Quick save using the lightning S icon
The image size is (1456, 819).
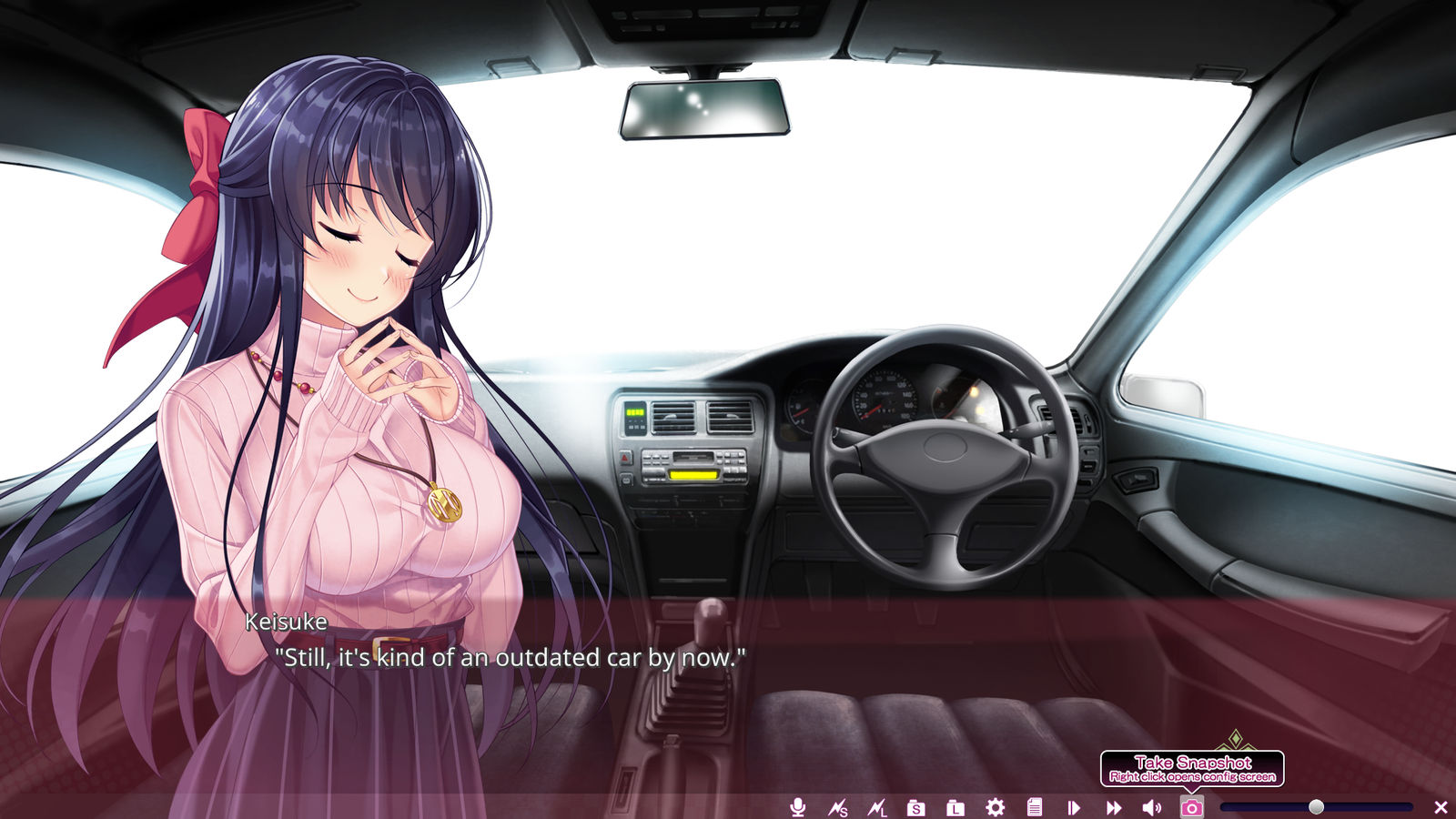pos(838,807)
